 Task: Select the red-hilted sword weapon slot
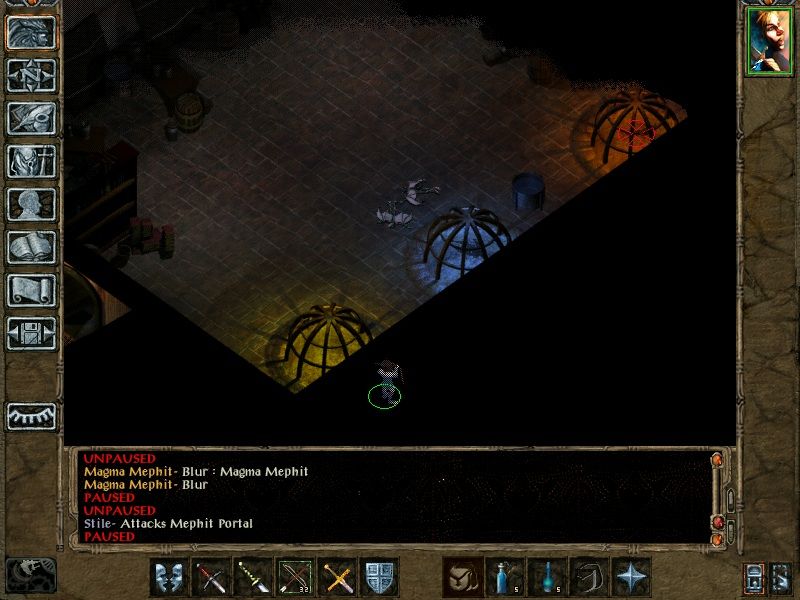(211, 577)
